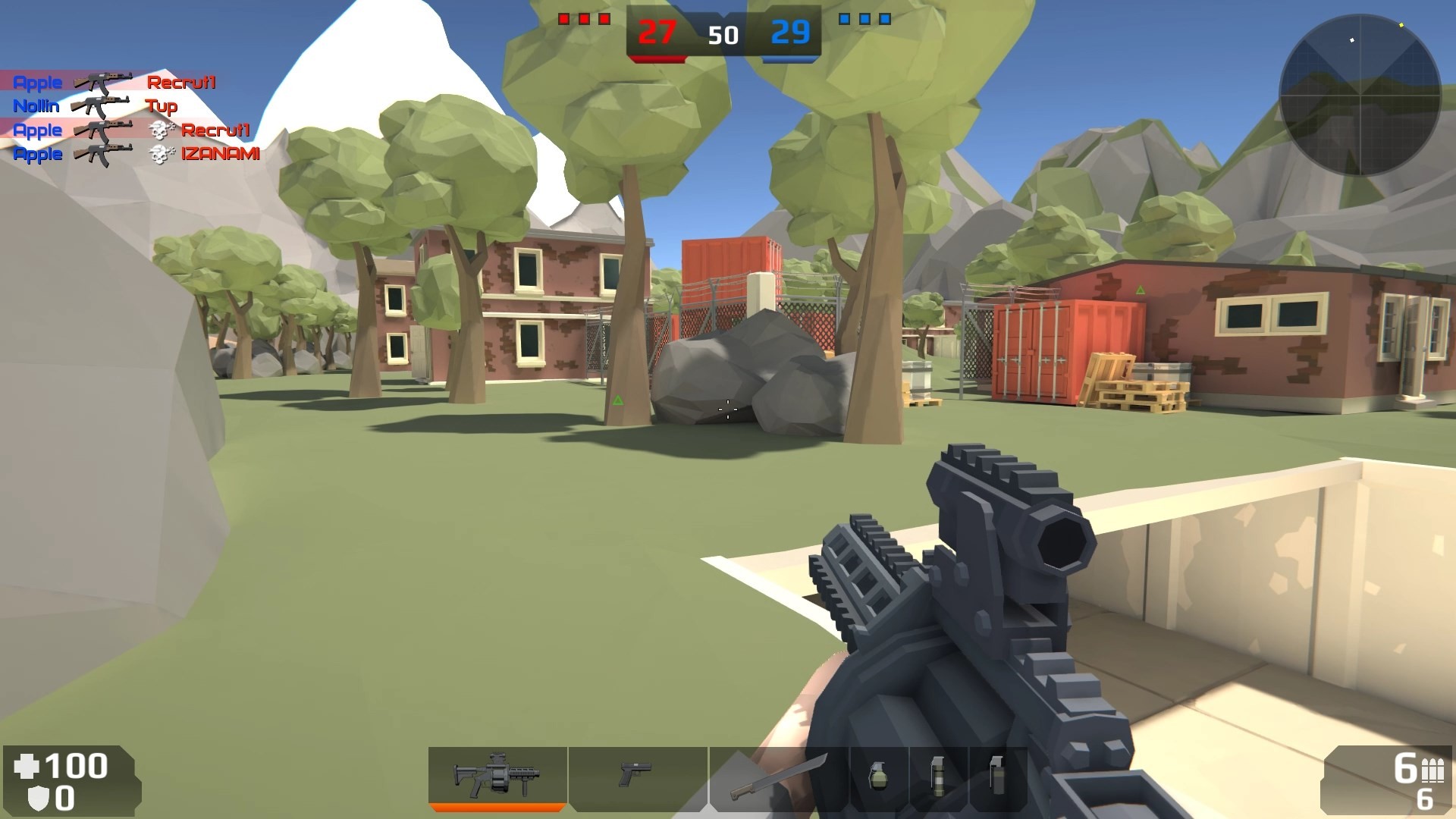Click the orange ammo bar under the grenade launcher

click(497, 808)
